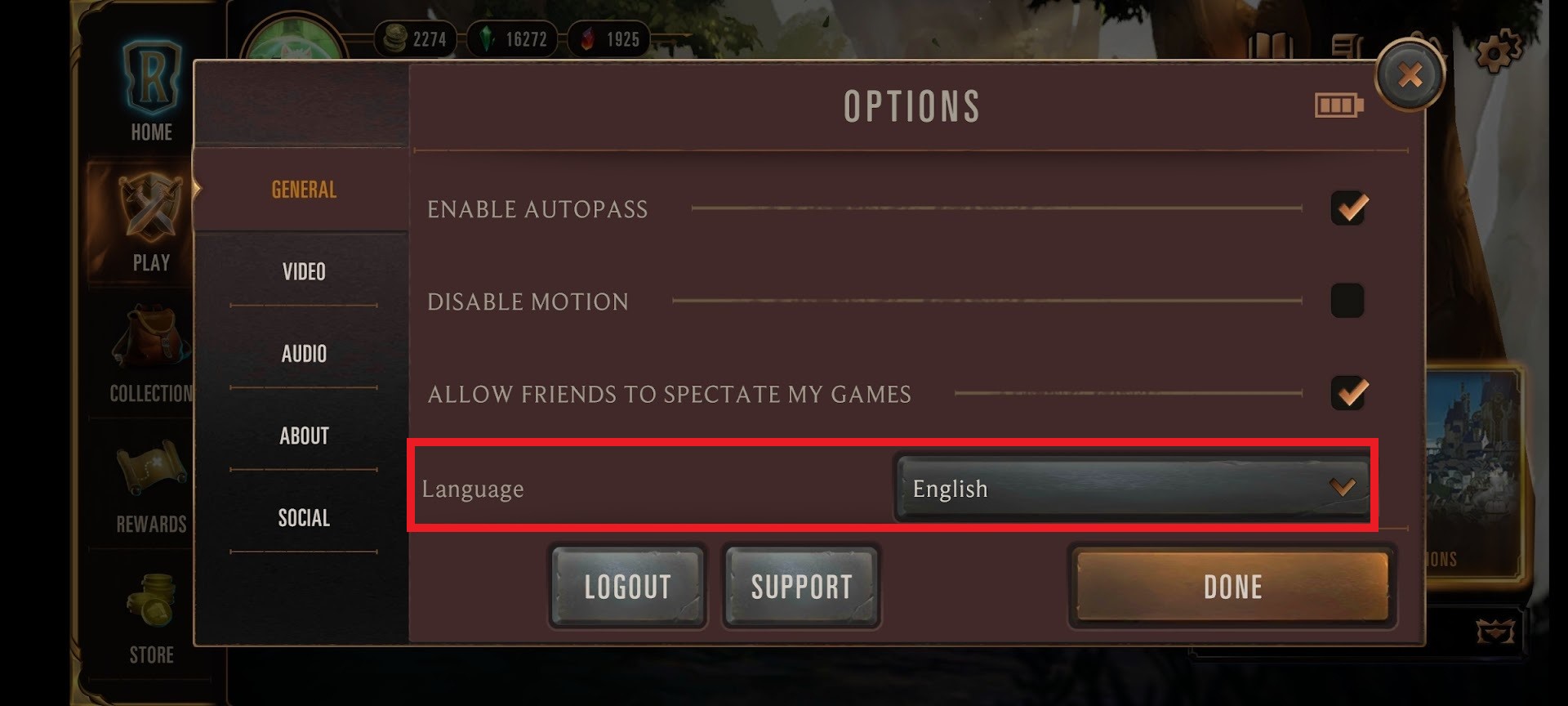Open the Collection backpack
The image size is (1568, 706).
(152, 353)
